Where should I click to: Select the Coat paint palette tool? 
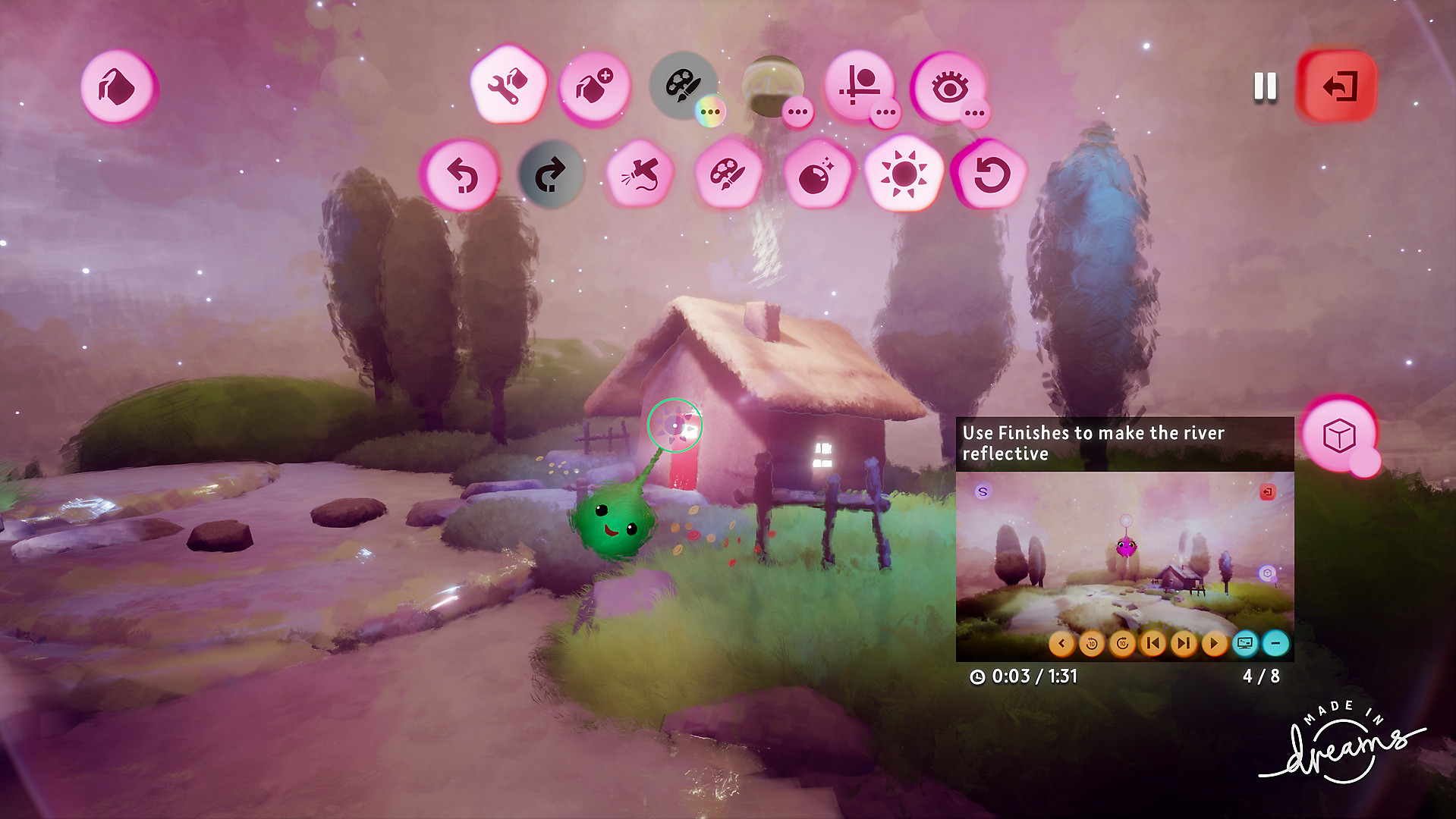(x=681, y=85)
